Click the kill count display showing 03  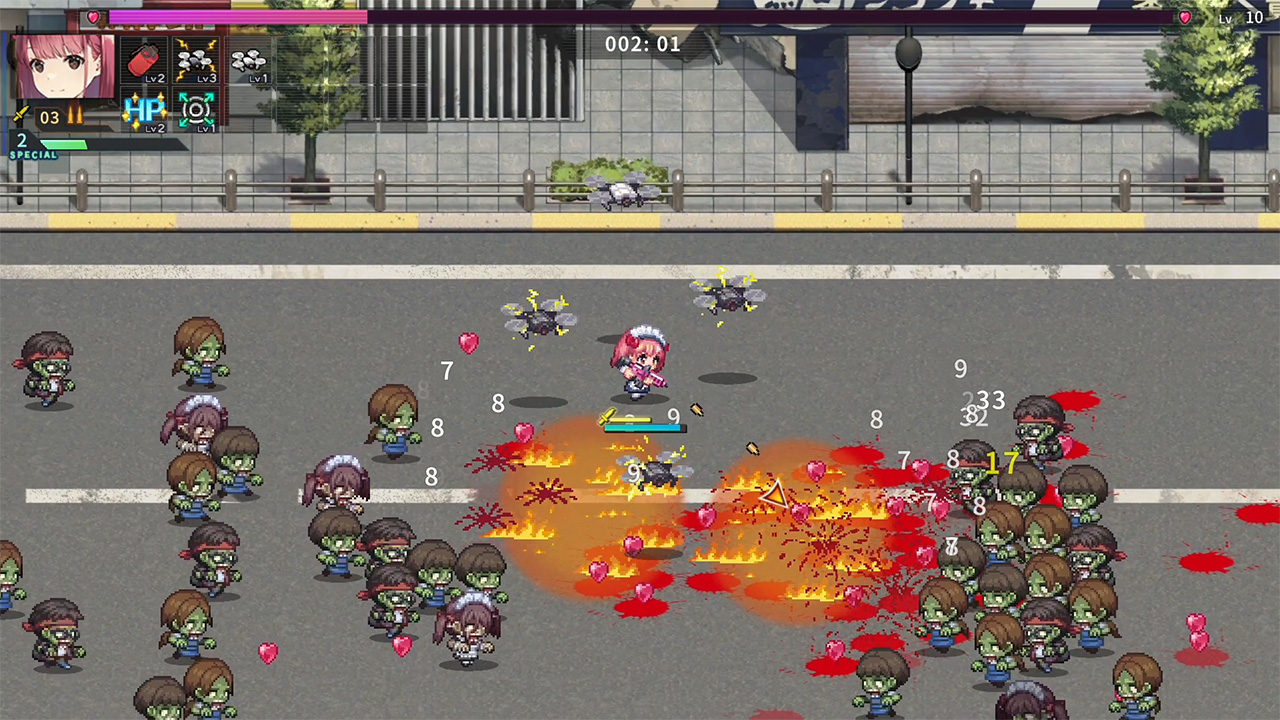click(48, 115)
